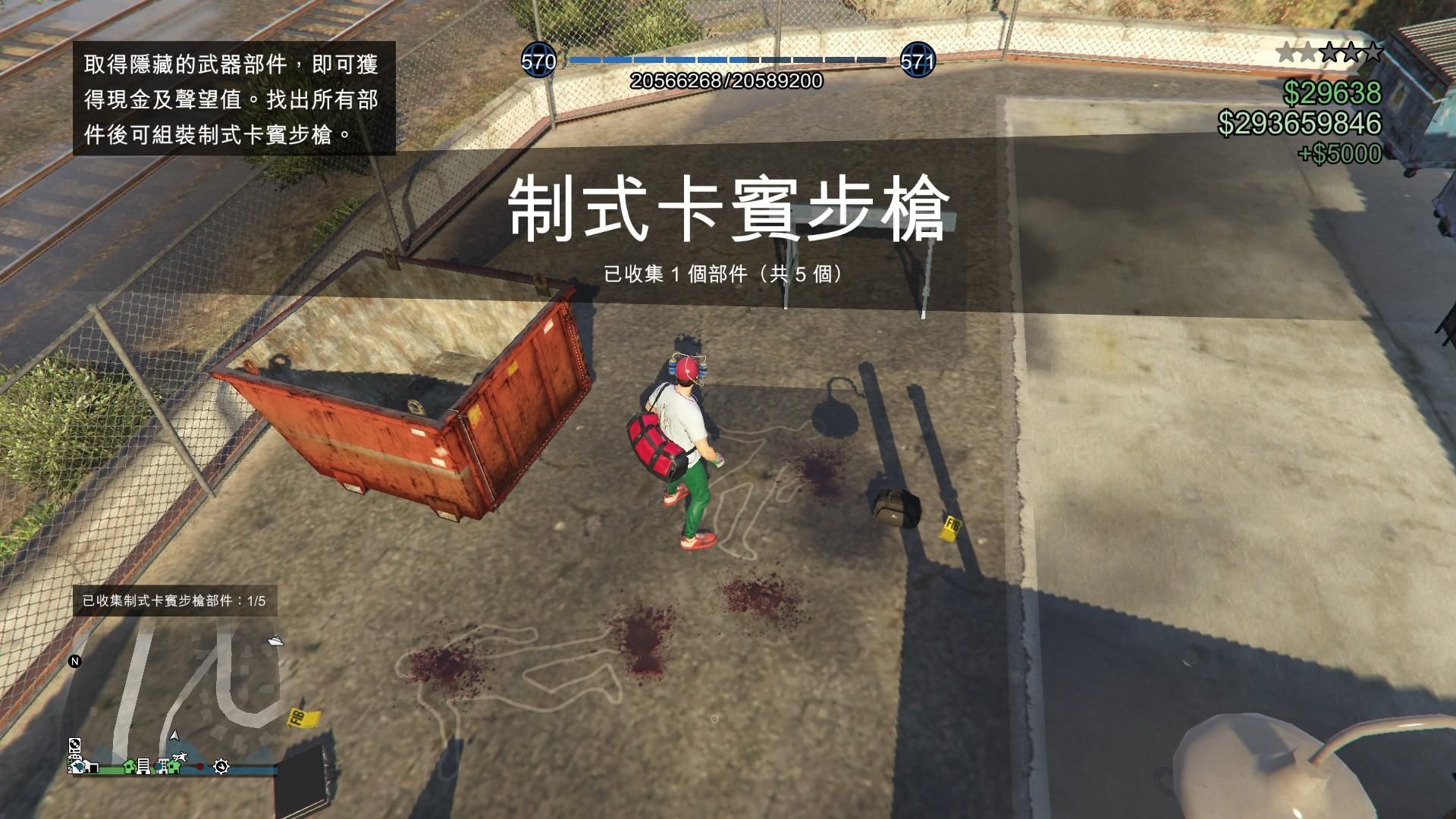Select the office building icon on the minimap

143,767
